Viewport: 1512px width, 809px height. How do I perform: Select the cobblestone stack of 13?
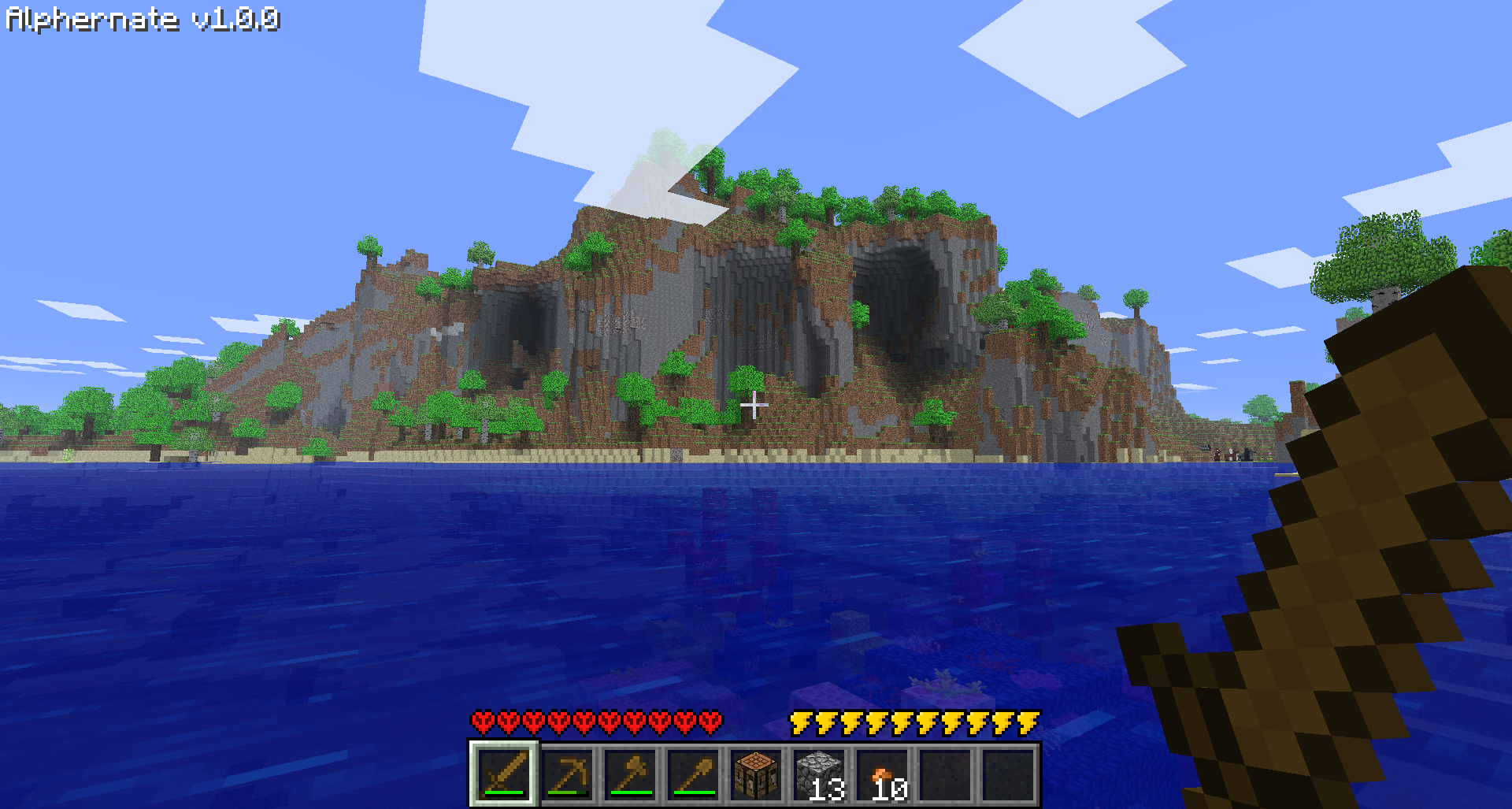point(819,774)
